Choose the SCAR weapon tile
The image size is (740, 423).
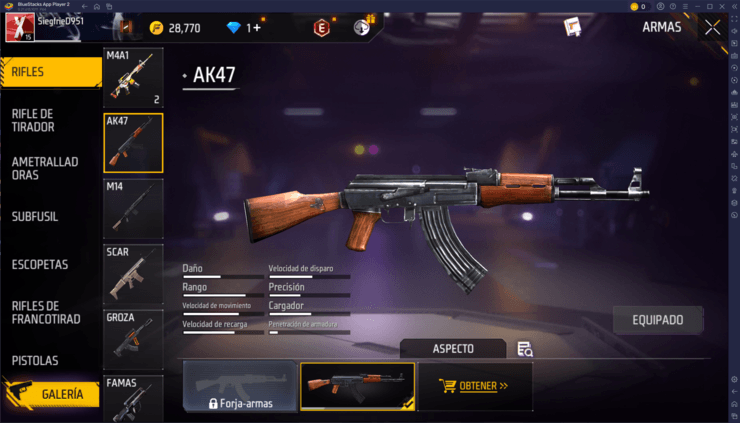(x=133, y=273)
